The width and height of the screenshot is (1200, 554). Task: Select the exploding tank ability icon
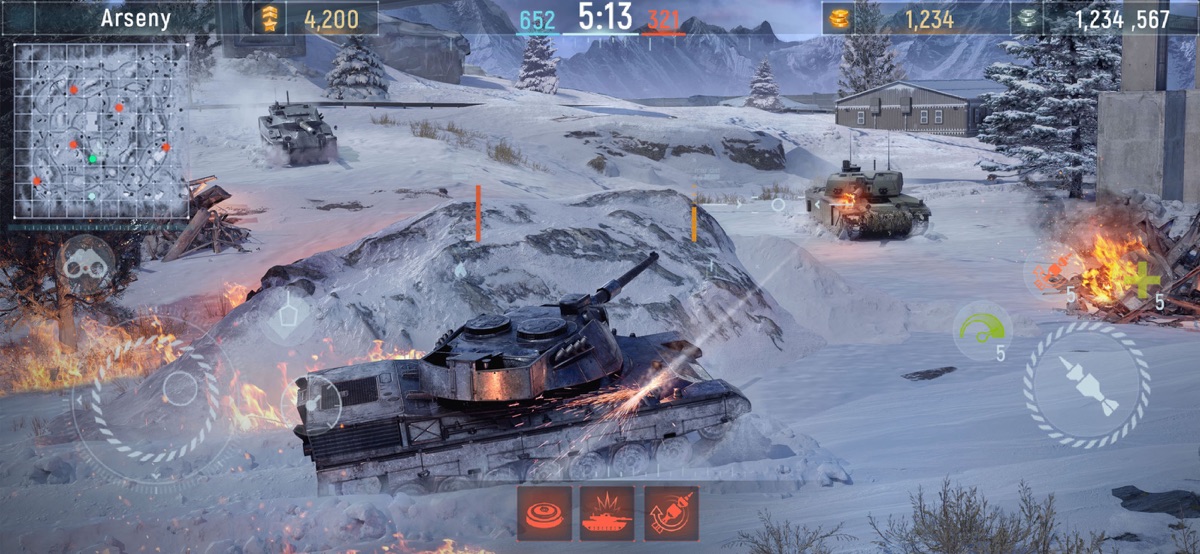(607, 513)
